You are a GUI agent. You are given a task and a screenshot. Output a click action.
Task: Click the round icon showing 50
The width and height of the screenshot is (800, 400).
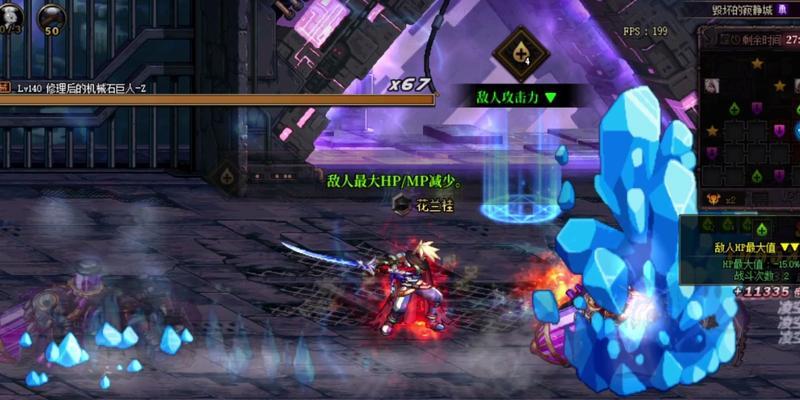[x=50, y=18]
